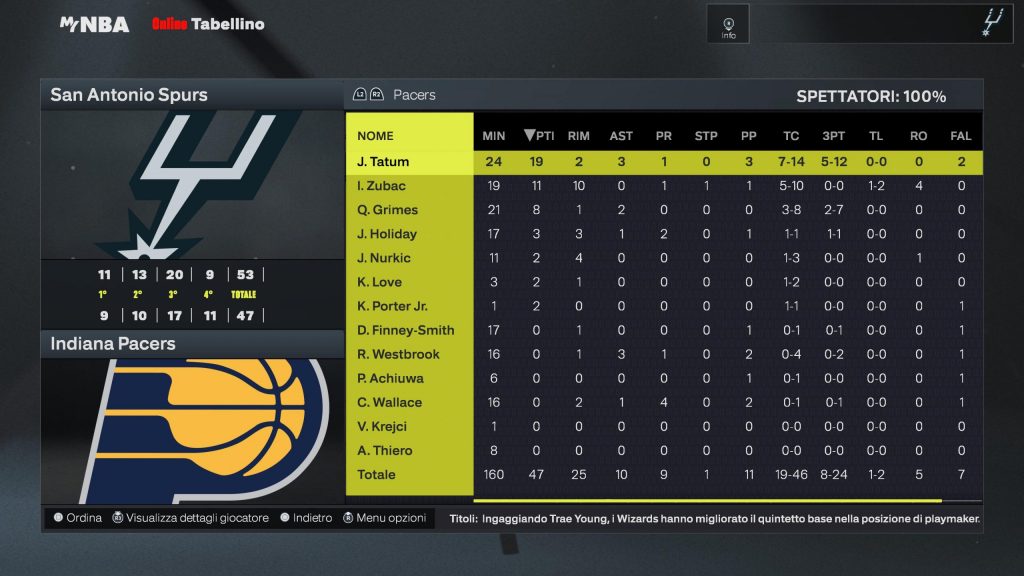Sort by the RIM rebounds header

tap(578, 136)
